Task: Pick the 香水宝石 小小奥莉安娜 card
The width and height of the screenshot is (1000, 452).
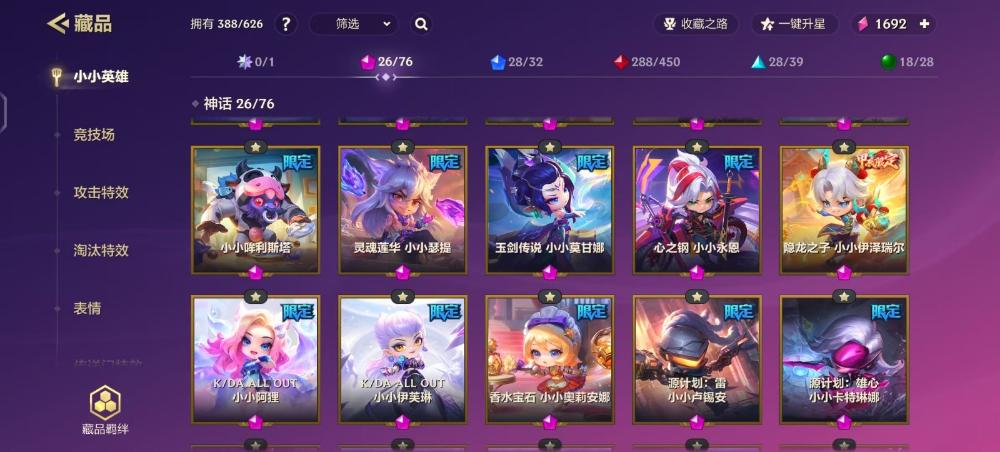Action: click(550, 358)
